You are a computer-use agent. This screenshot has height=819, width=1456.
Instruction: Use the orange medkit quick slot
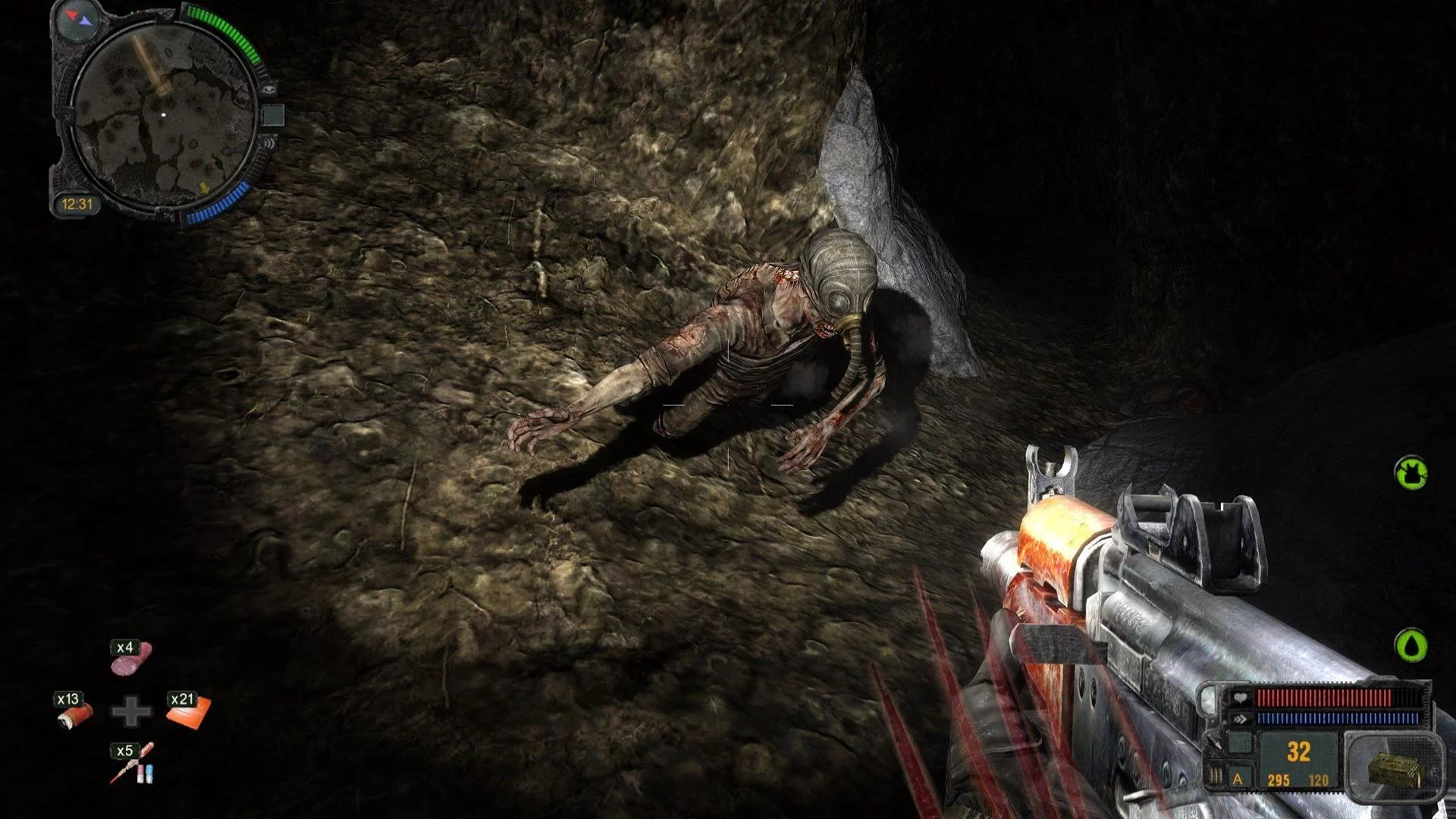(187, 711)
